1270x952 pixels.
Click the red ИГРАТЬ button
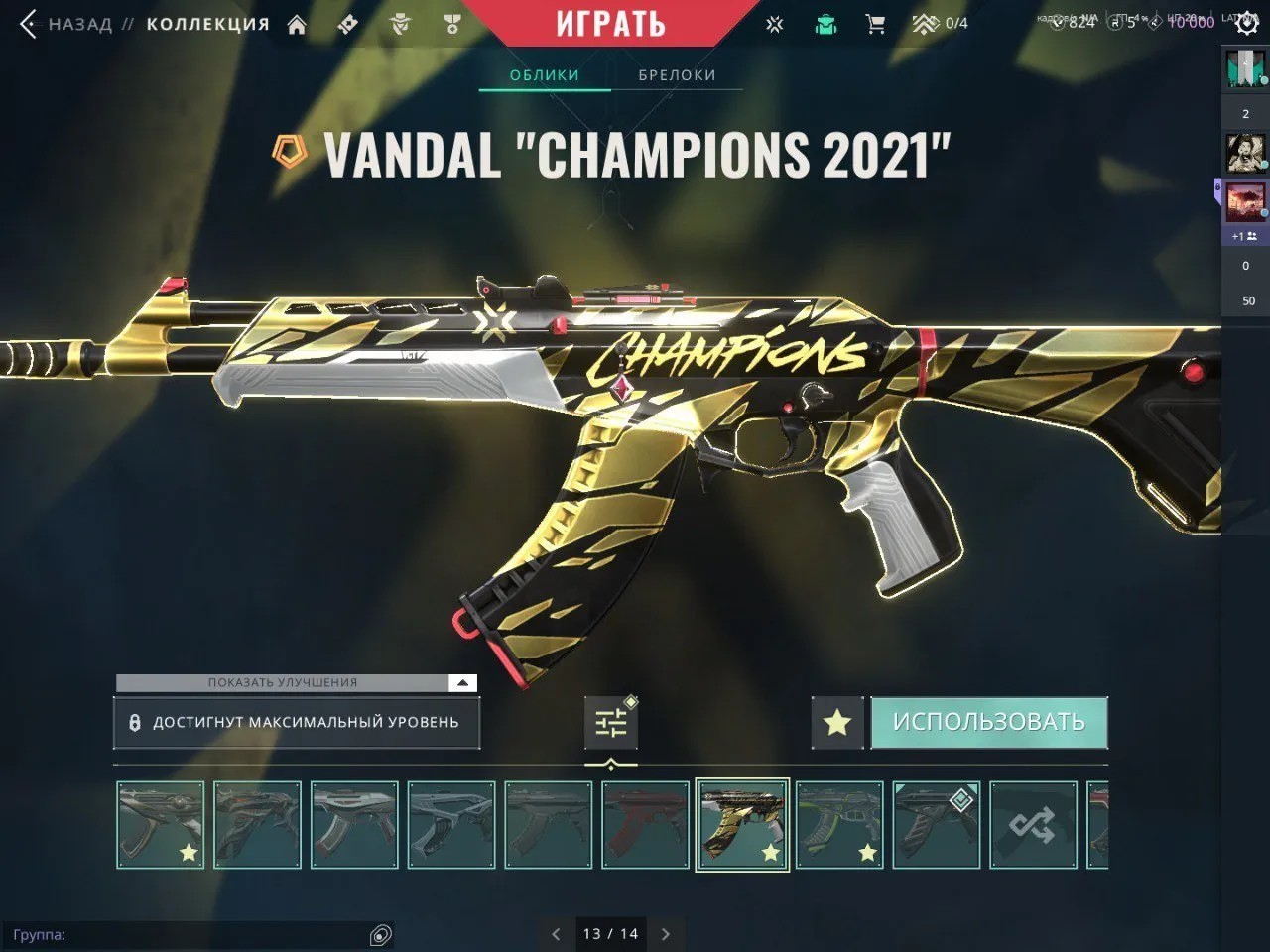coord(609,24)
